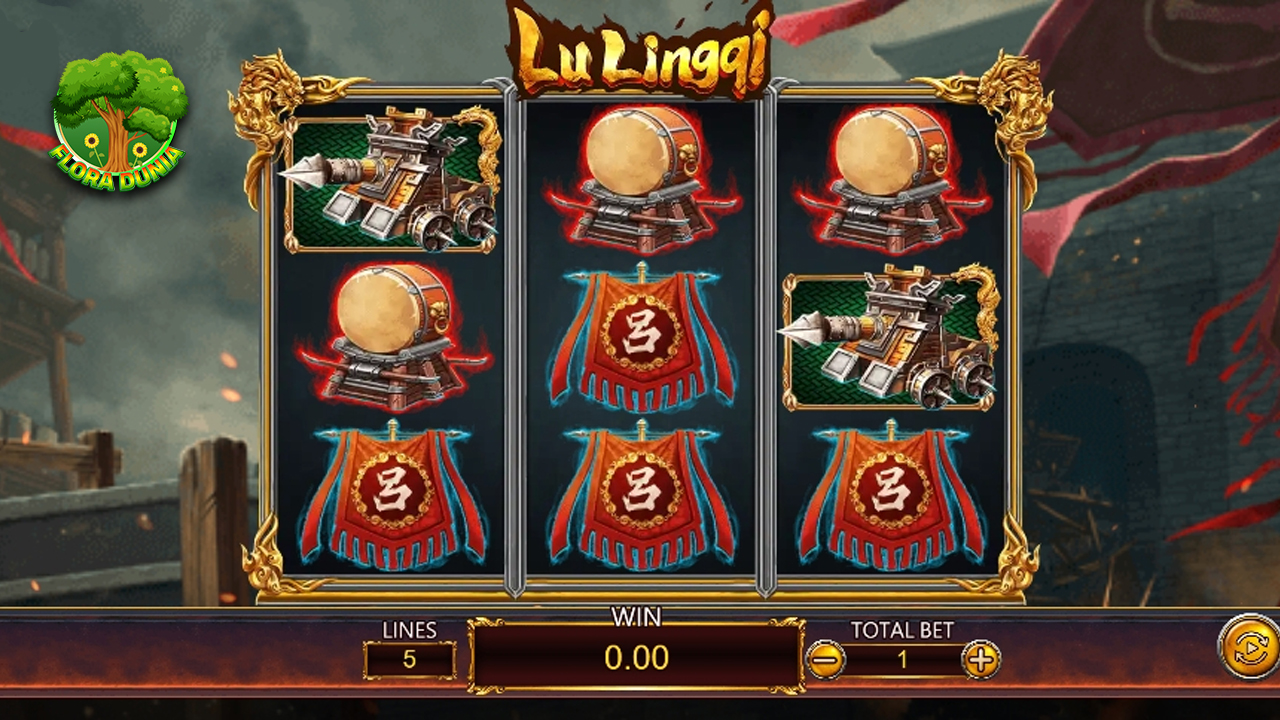The height and width of the screenshot is (720, 1280).
Task: Select the Lines count box
Action: point(409,660)
